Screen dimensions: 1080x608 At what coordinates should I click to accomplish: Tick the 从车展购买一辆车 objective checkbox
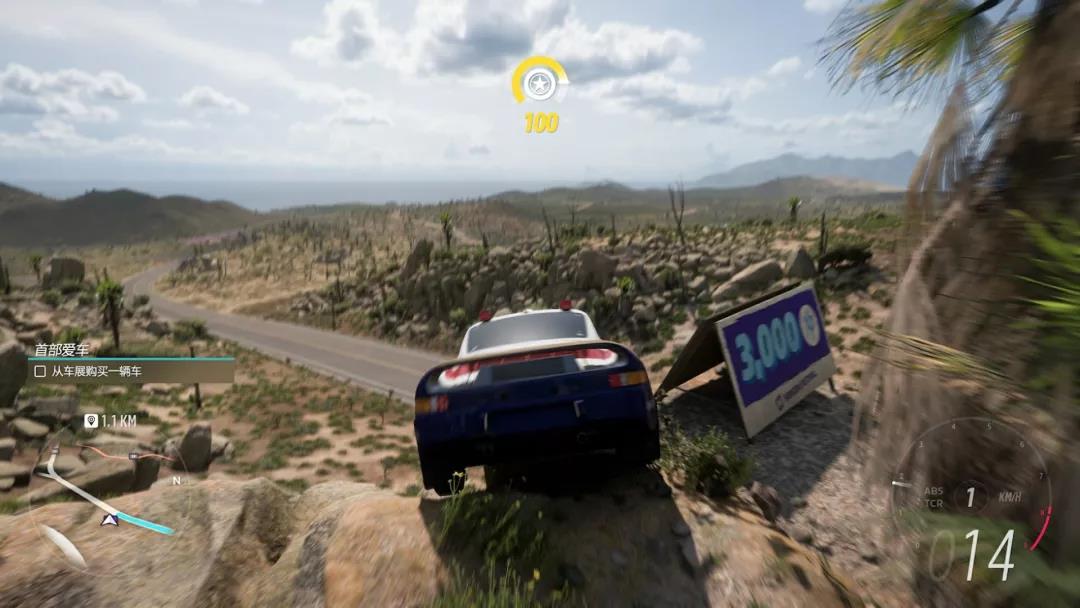click(x=40, y=371)
